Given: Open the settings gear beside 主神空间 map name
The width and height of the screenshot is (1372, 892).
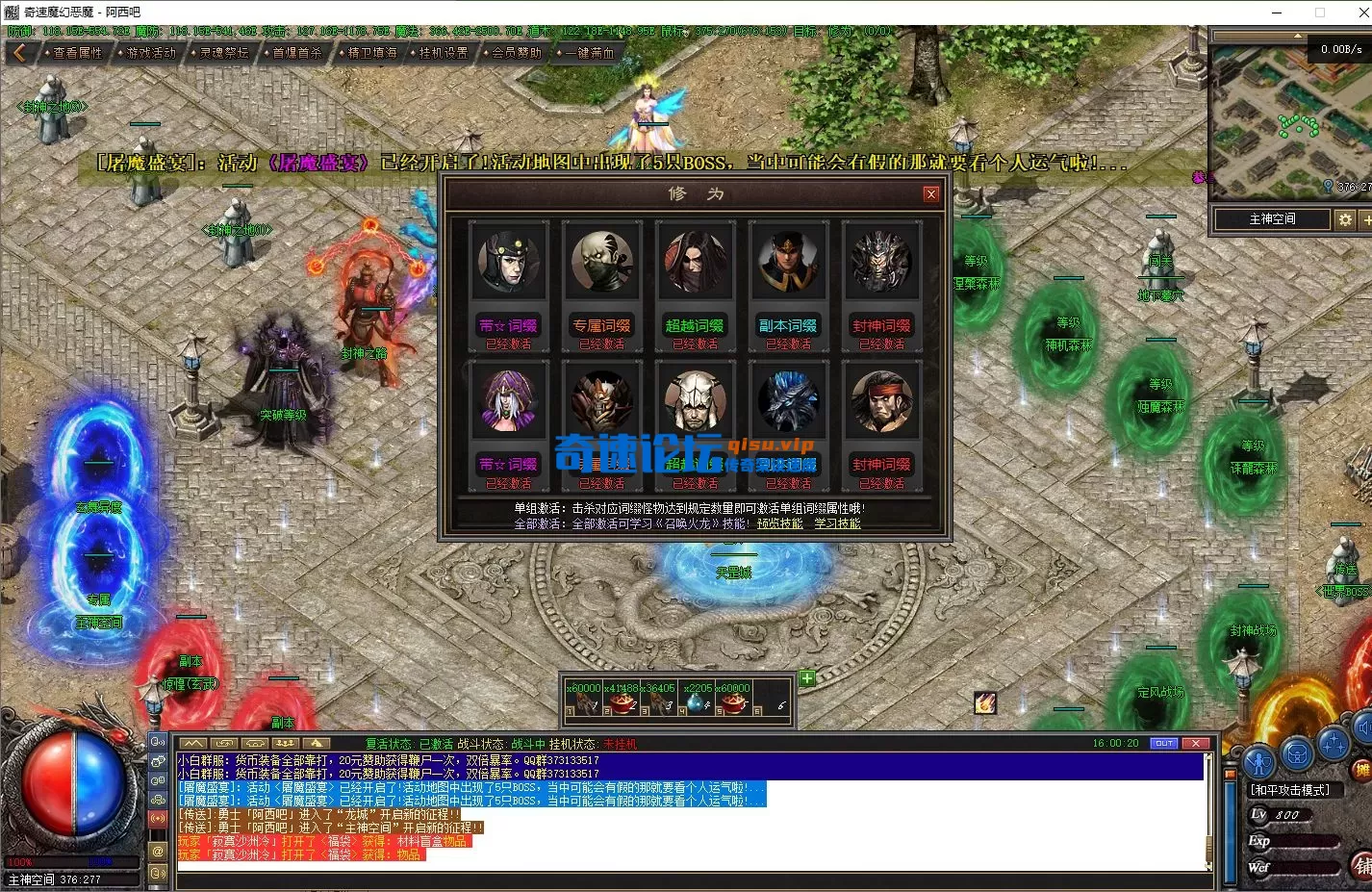Looking at the screenshot, I should pos(1345,218).
